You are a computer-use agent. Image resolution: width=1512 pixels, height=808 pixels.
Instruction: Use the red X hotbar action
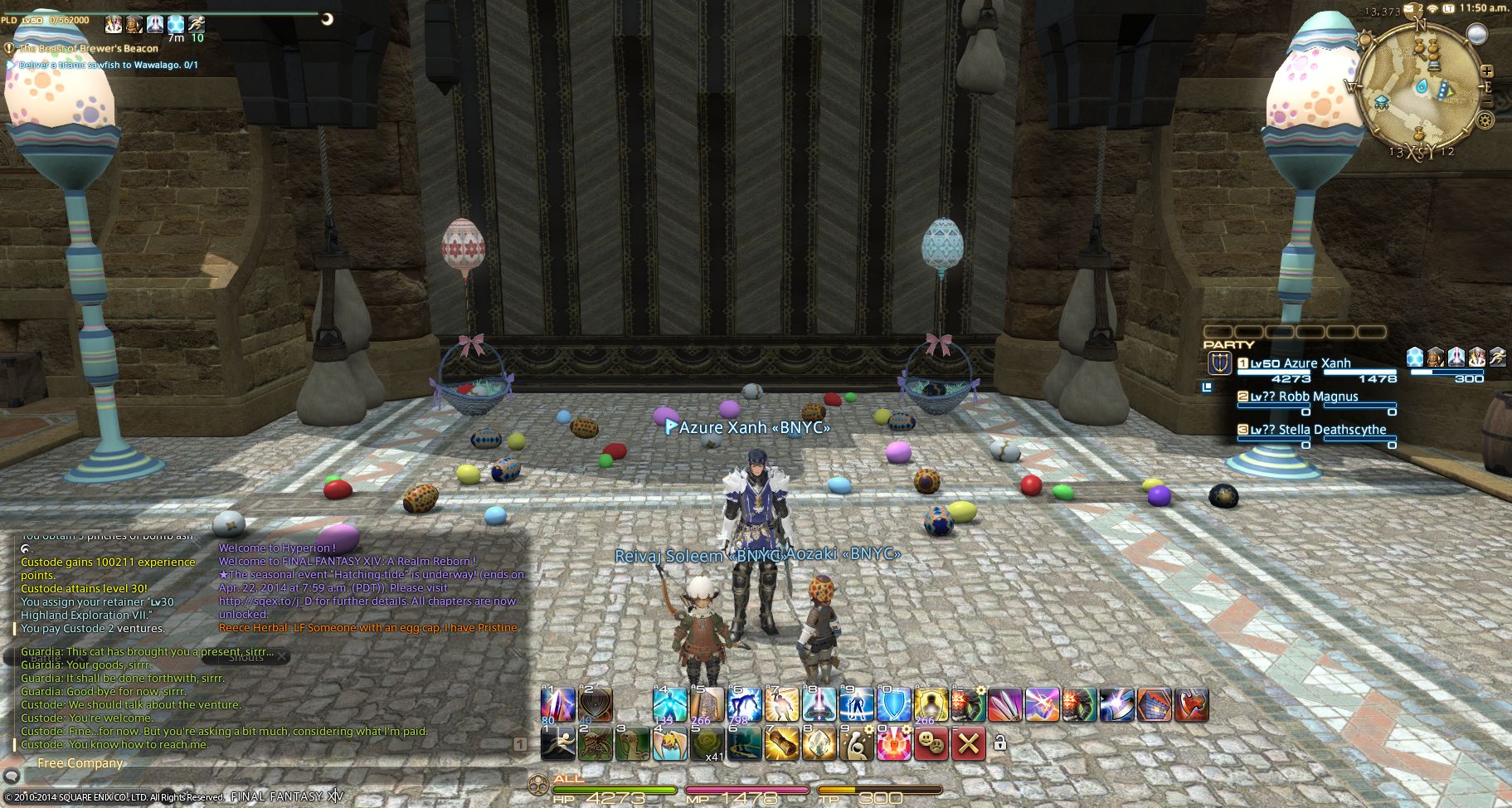pyautogui.click(x=967, y=744)
